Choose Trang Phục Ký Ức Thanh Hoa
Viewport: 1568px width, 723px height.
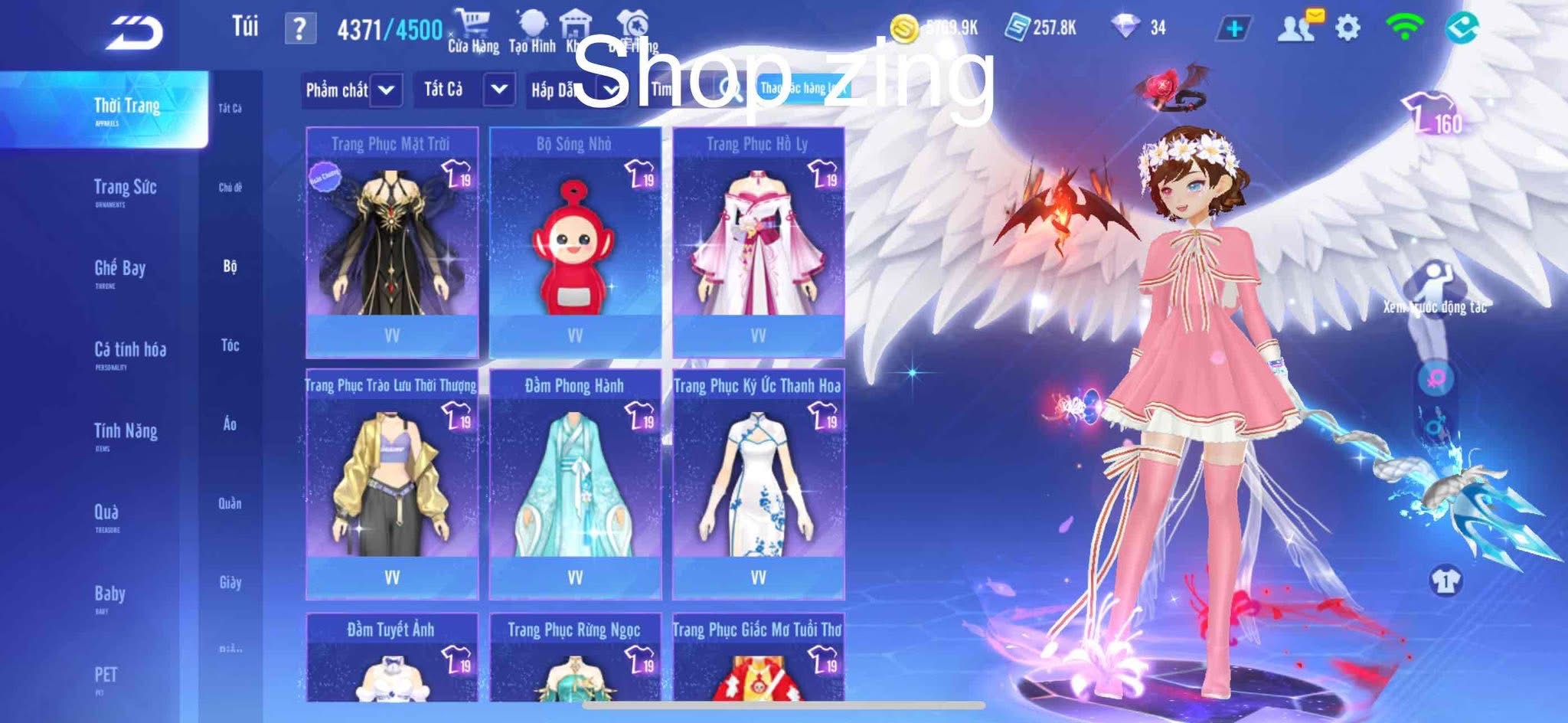click(x=758, y=484)
